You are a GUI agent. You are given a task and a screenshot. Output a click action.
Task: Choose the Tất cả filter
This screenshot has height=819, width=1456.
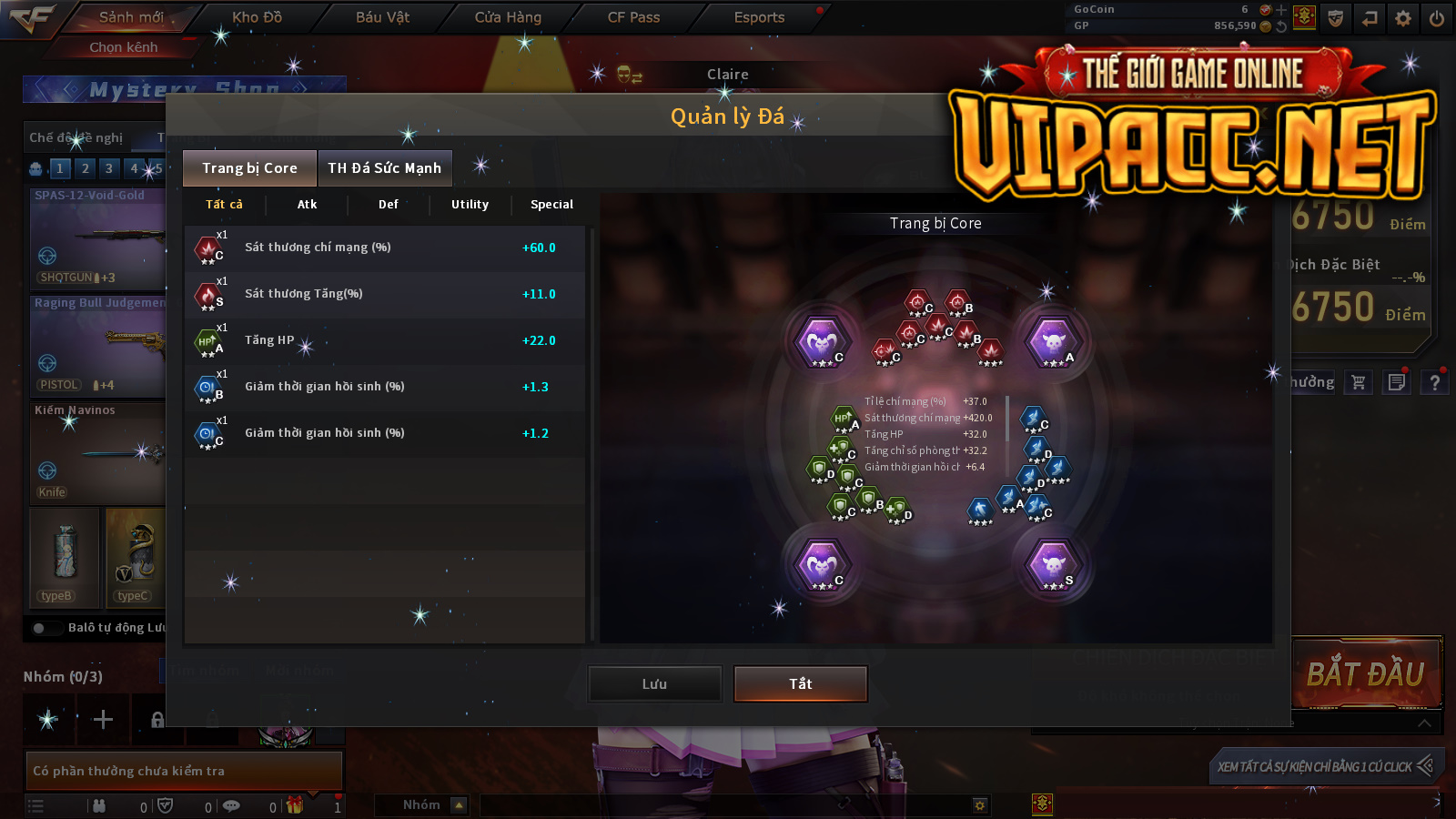point(224,205)
